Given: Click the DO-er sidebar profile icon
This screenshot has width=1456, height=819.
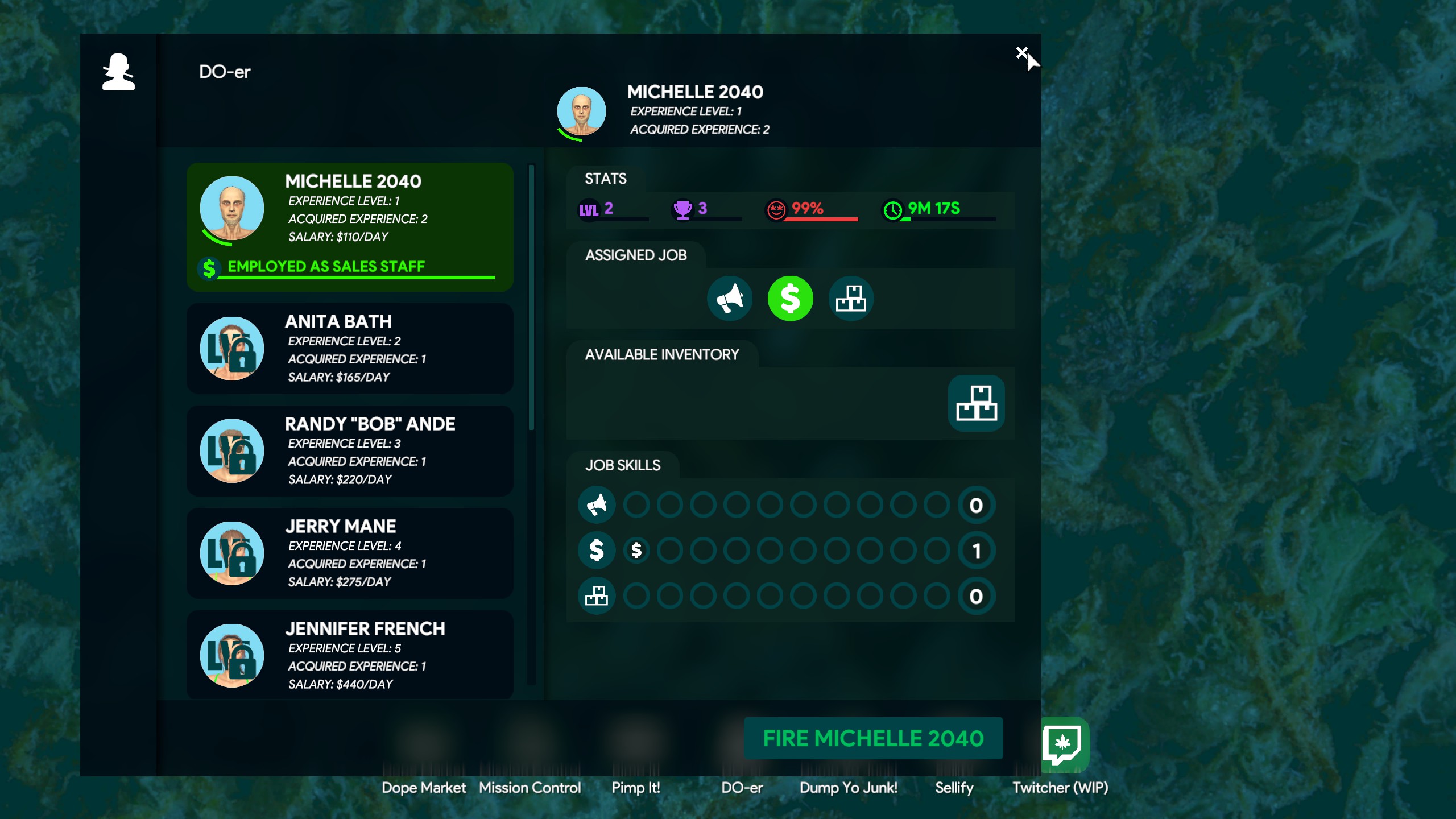Looking at the screenshot, I should pyautogui.click(x=118, y=72).
